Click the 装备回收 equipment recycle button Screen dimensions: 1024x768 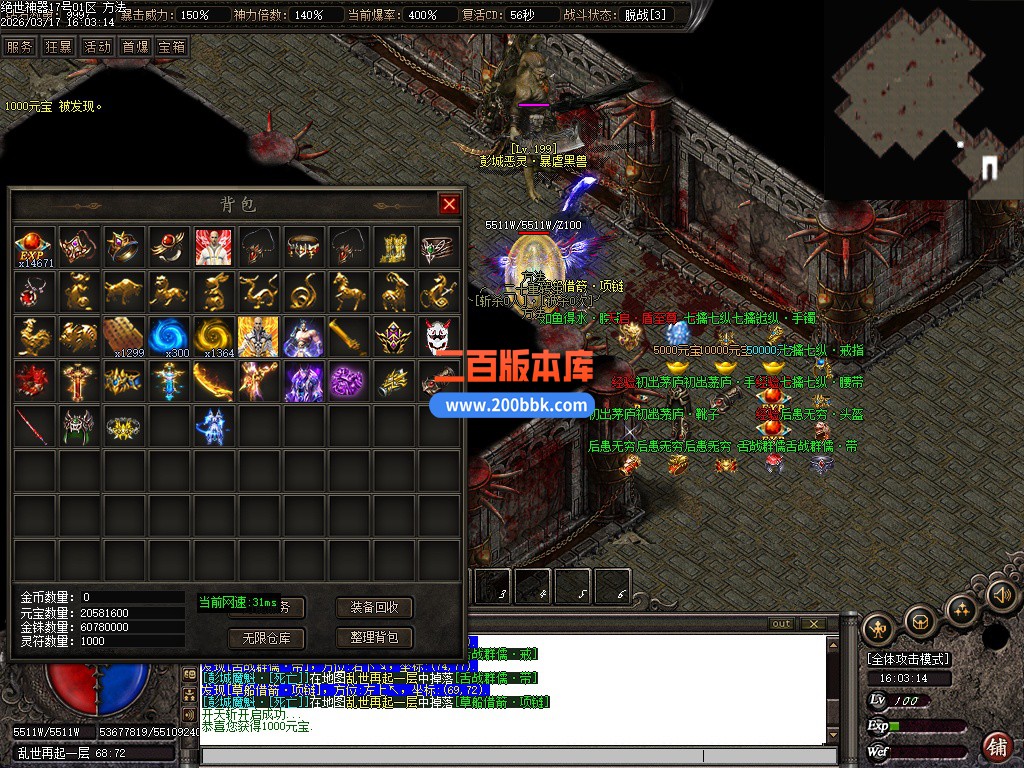point(374,607)
